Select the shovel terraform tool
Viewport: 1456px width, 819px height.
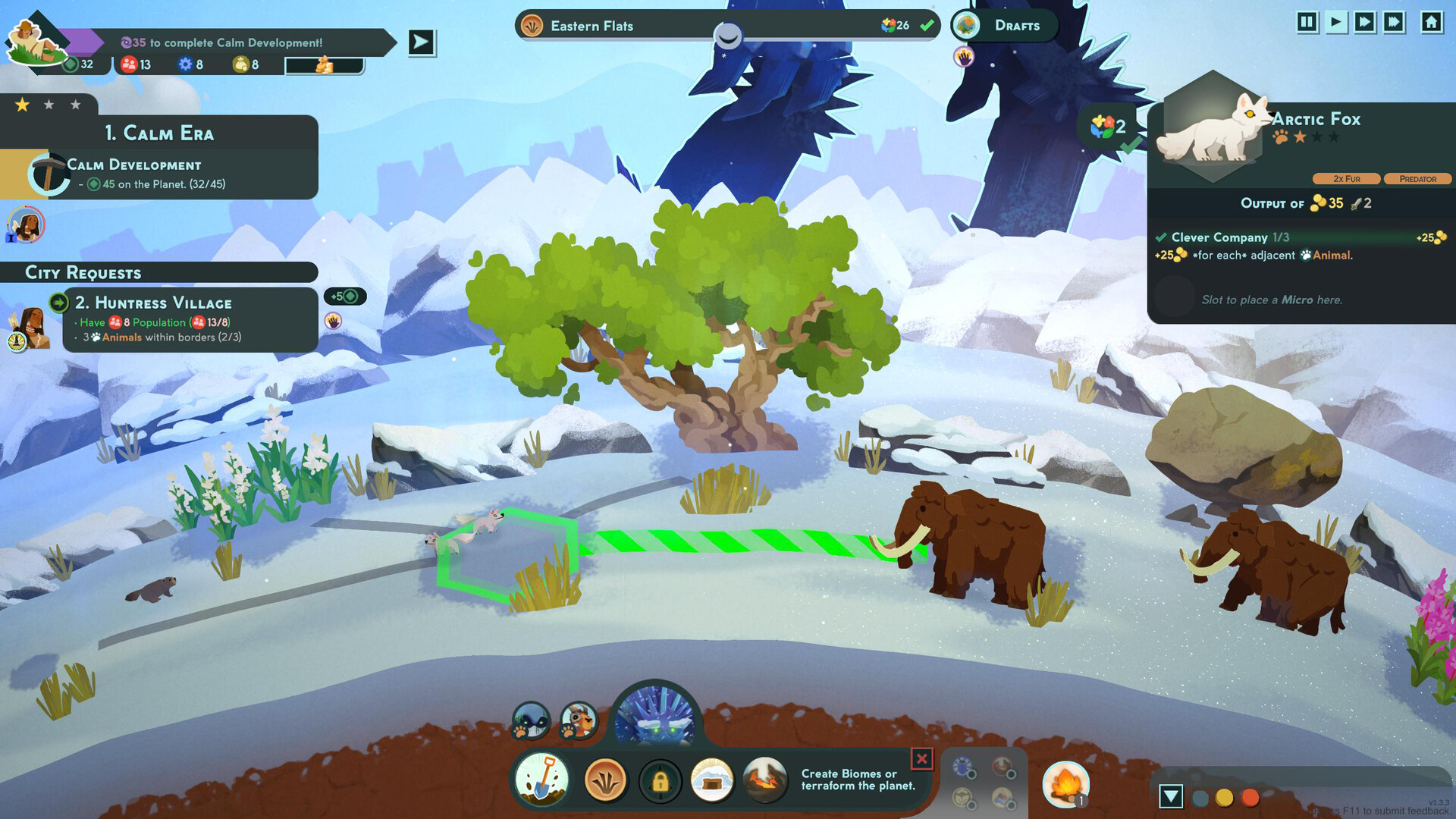(543, 780)
